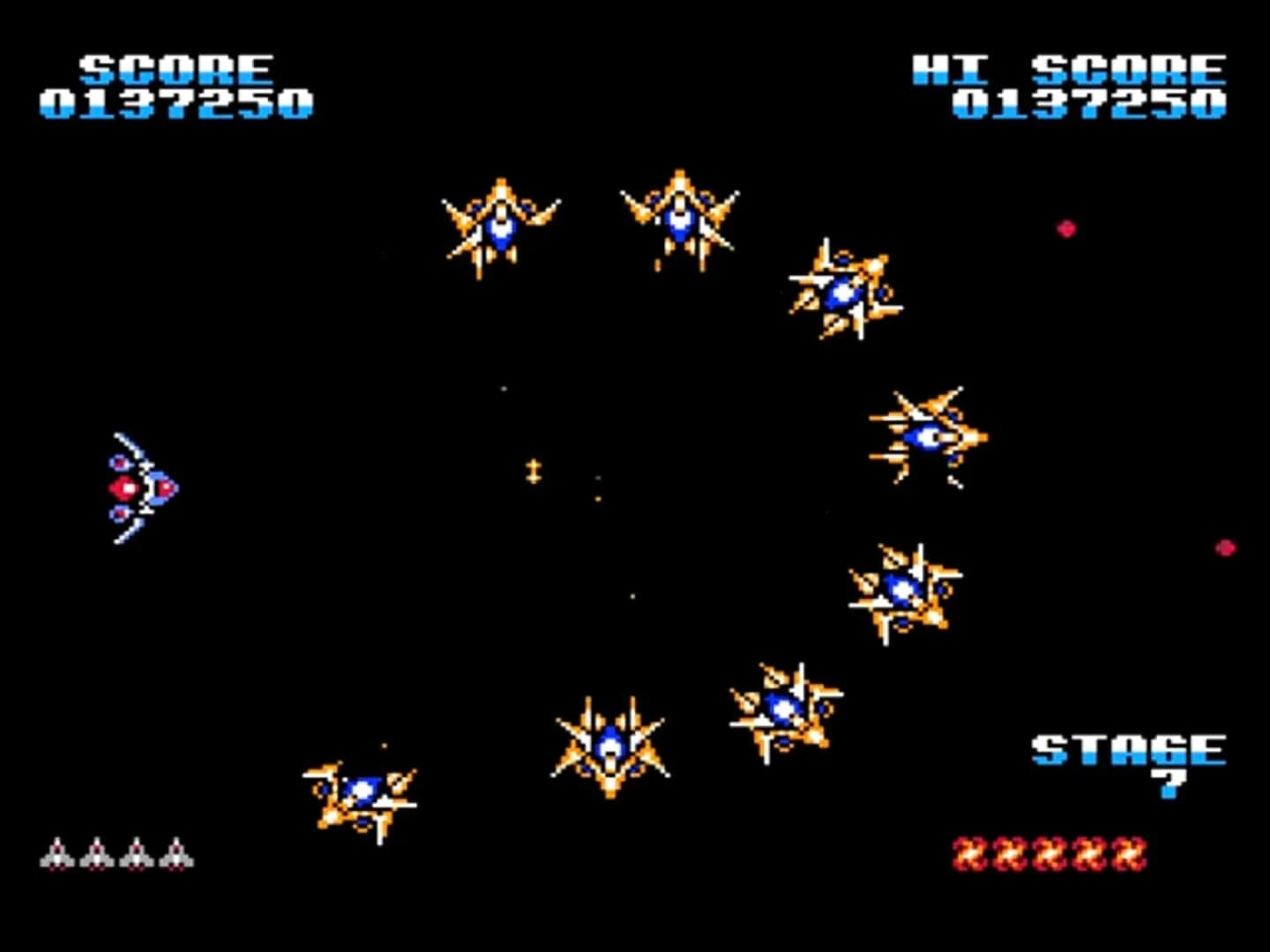Click the second ship icon in the lives counter

point(97,852)
